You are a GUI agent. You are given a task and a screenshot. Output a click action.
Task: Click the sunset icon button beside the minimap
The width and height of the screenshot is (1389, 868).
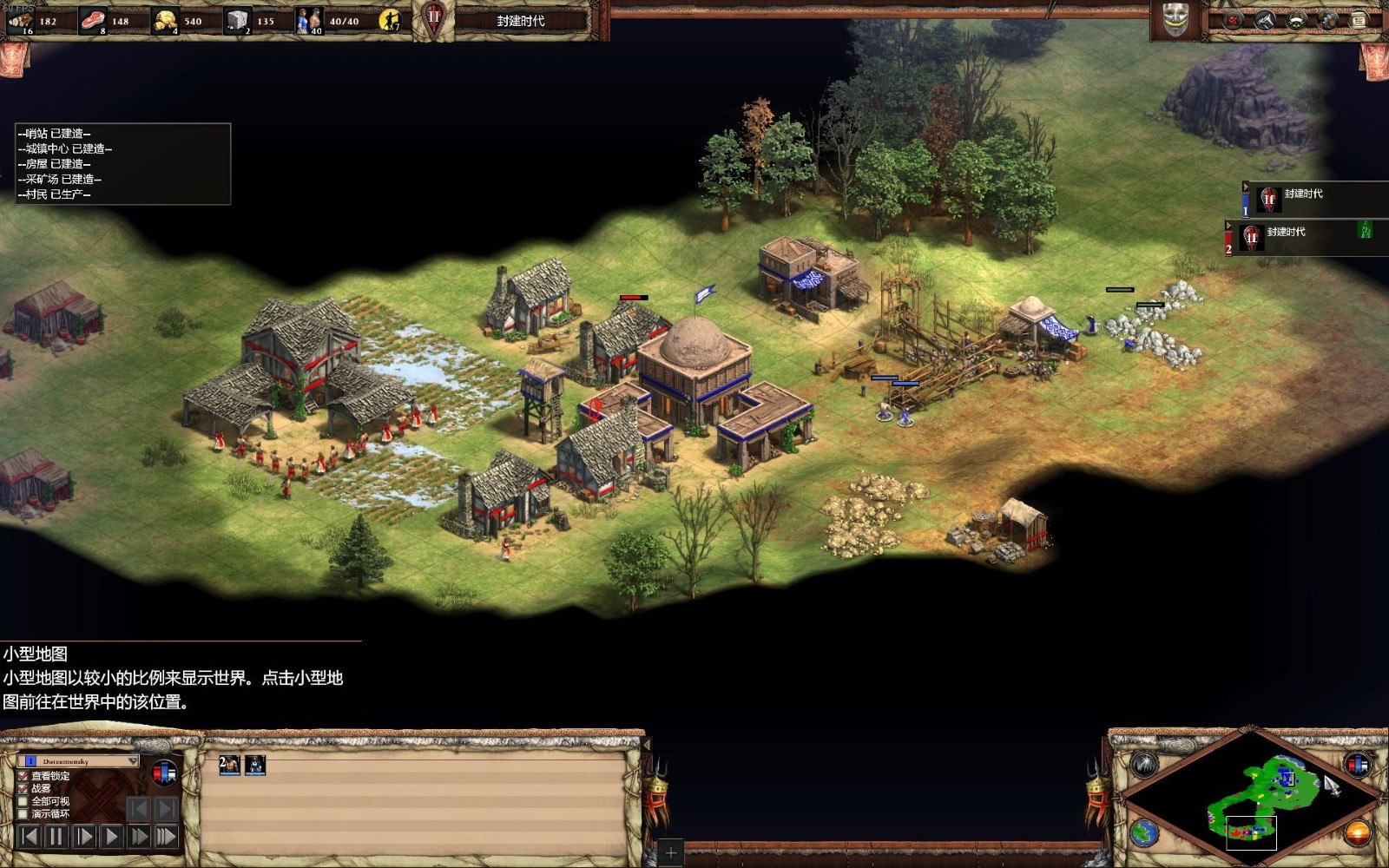[x=1357, y=833]
